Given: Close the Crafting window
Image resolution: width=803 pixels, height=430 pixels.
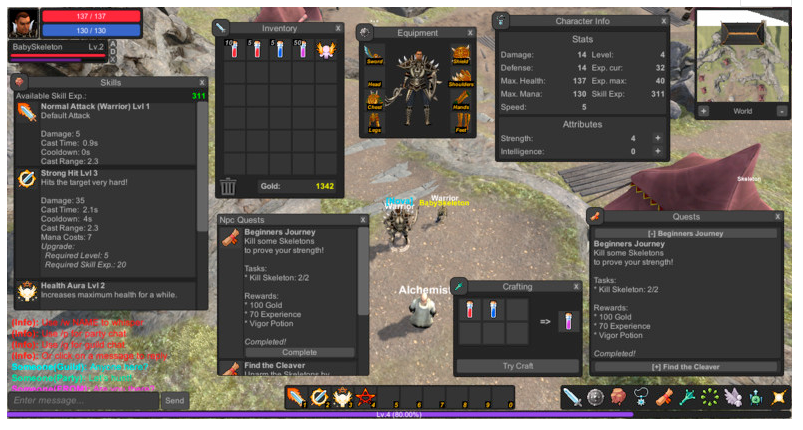Looking at the screenshot, I should click(578, 287).
